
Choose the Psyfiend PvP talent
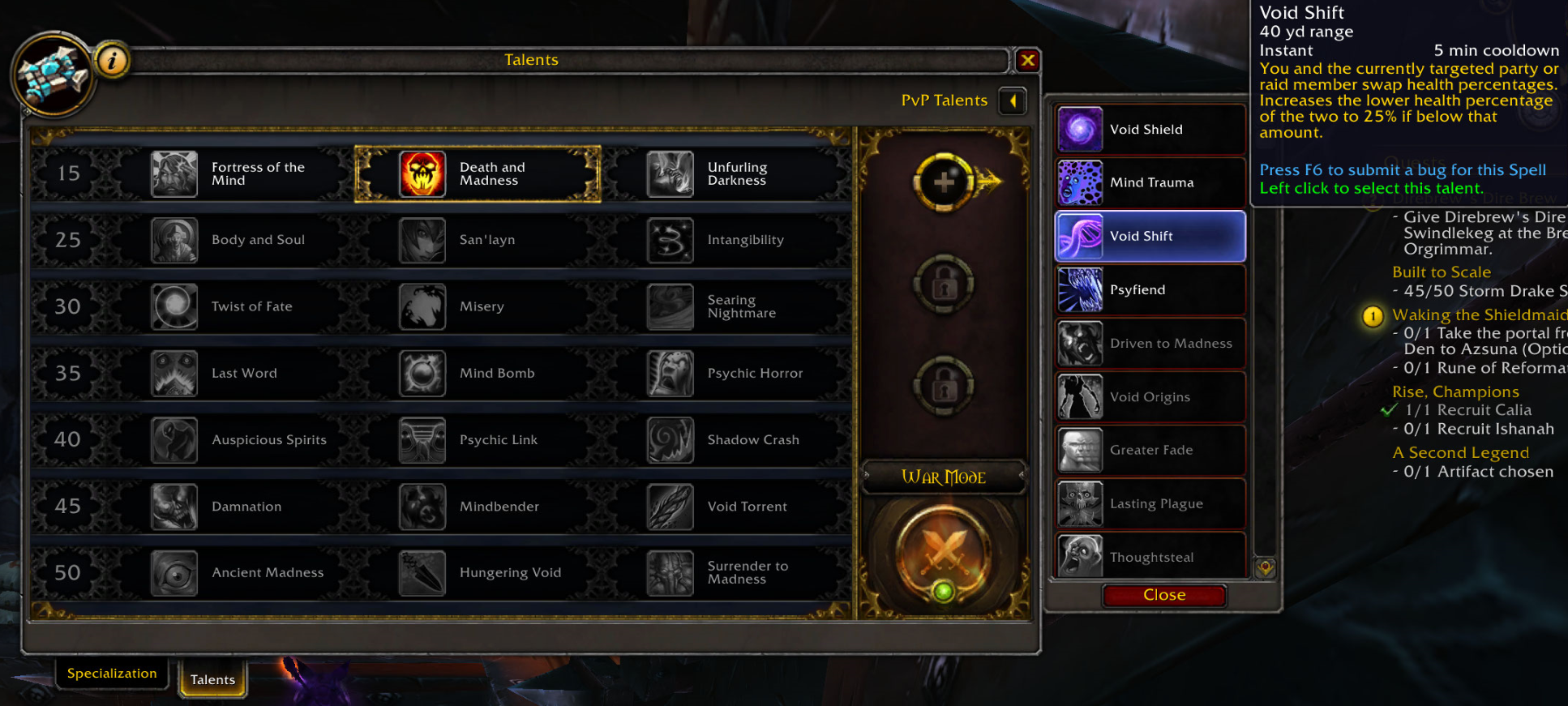1150,290
